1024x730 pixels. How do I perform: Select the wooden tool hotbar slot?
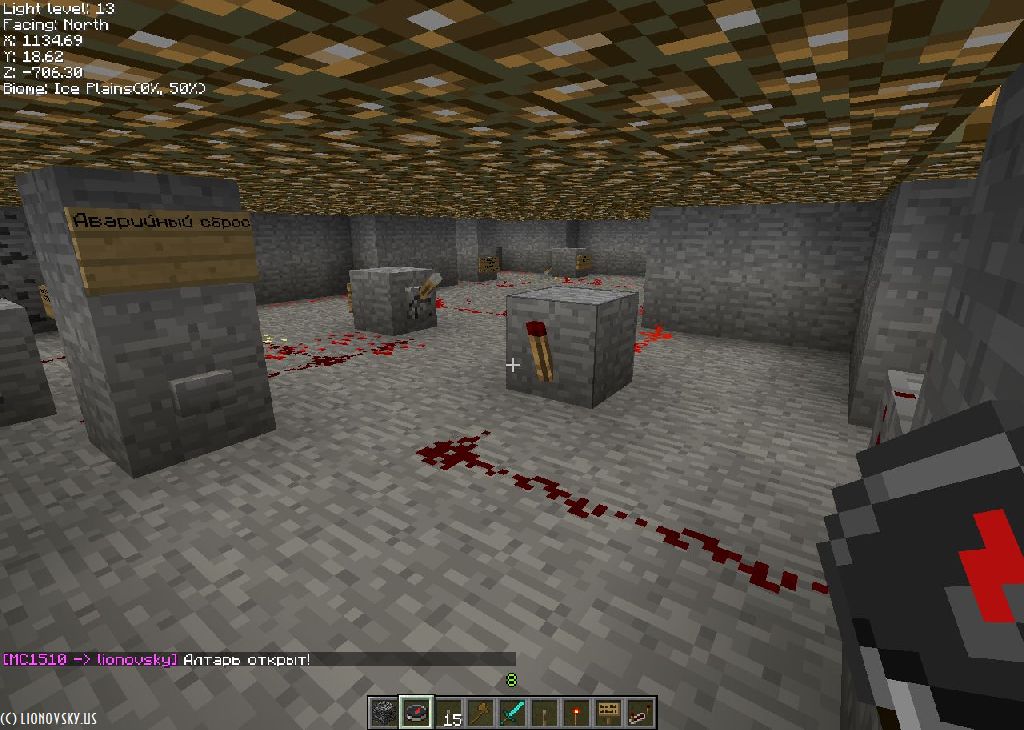pos(480,712)
